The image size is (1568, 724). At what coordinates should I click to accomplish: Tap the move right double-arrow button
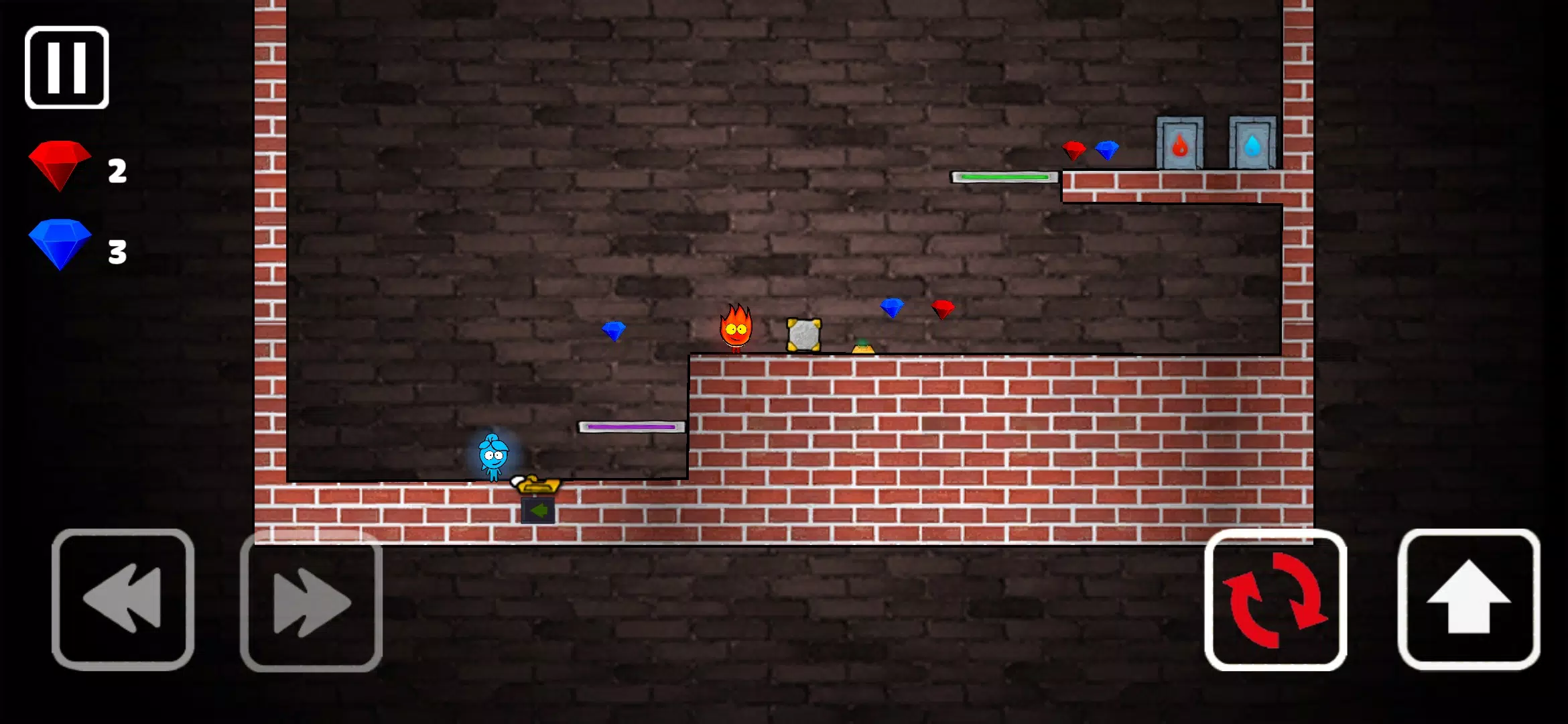coord(312,601)
